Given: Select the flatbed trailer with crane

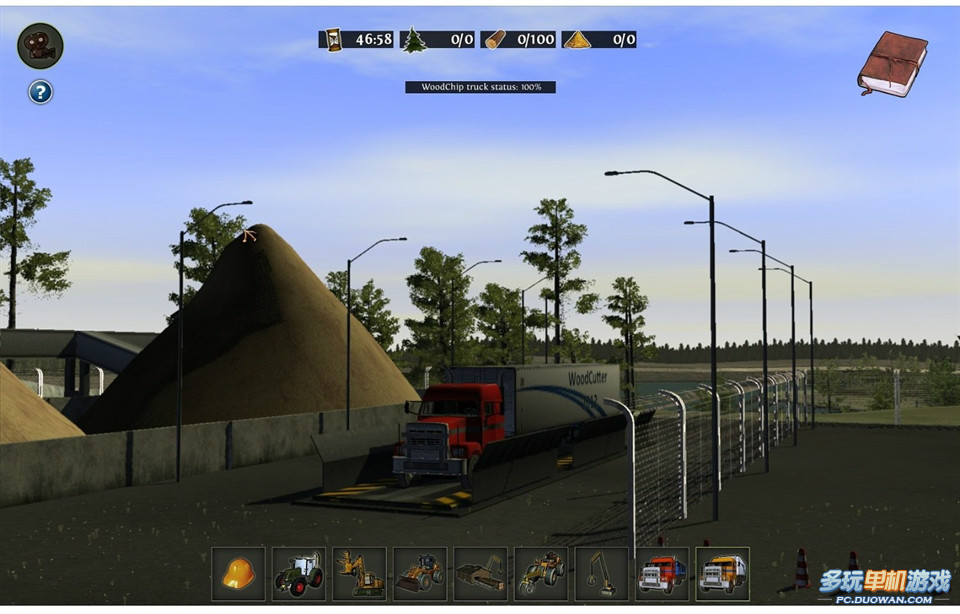Looking at the screenshot, I should click(x=480, y=573).
